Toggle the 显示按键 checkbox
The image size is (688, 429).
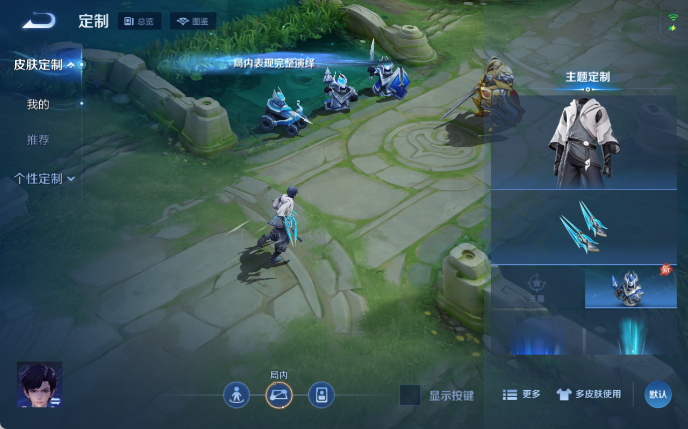pyautogui.click(x=410, y=395)
